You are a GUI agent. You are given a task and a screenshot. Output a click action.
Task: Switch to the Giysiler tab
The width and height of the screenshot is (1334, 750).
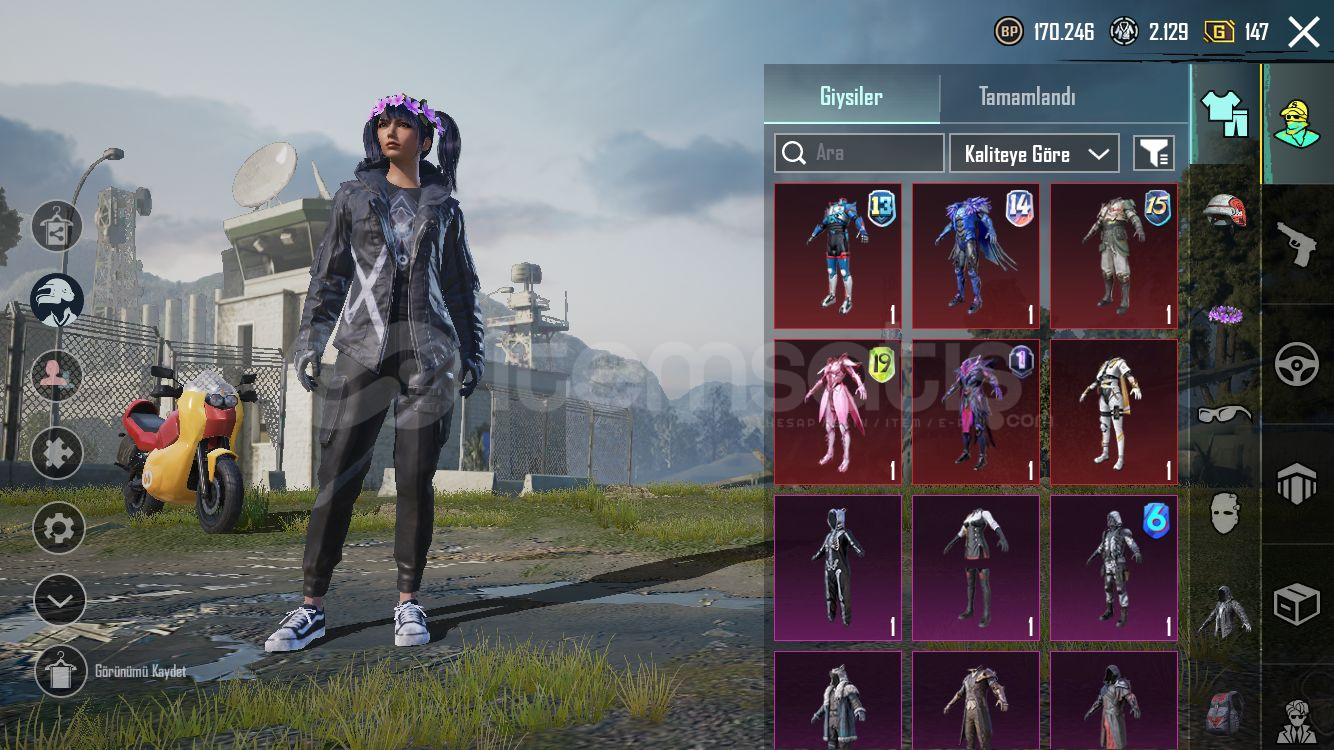coord(851,97)
